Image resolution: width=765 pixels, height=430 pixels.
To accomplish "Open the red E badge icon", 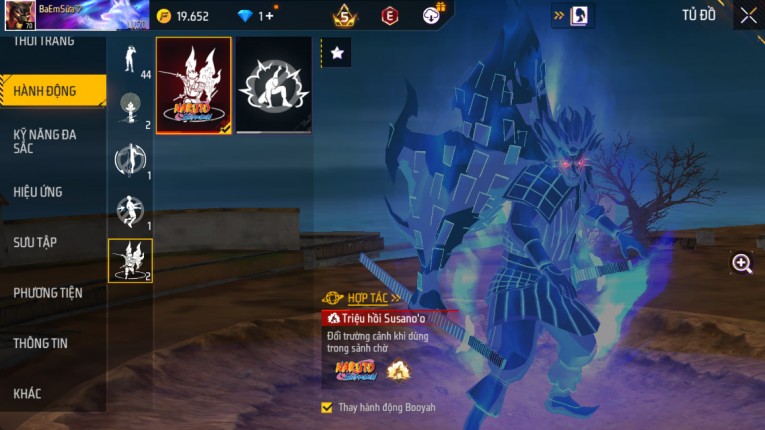I will click(x=390, y=15).
